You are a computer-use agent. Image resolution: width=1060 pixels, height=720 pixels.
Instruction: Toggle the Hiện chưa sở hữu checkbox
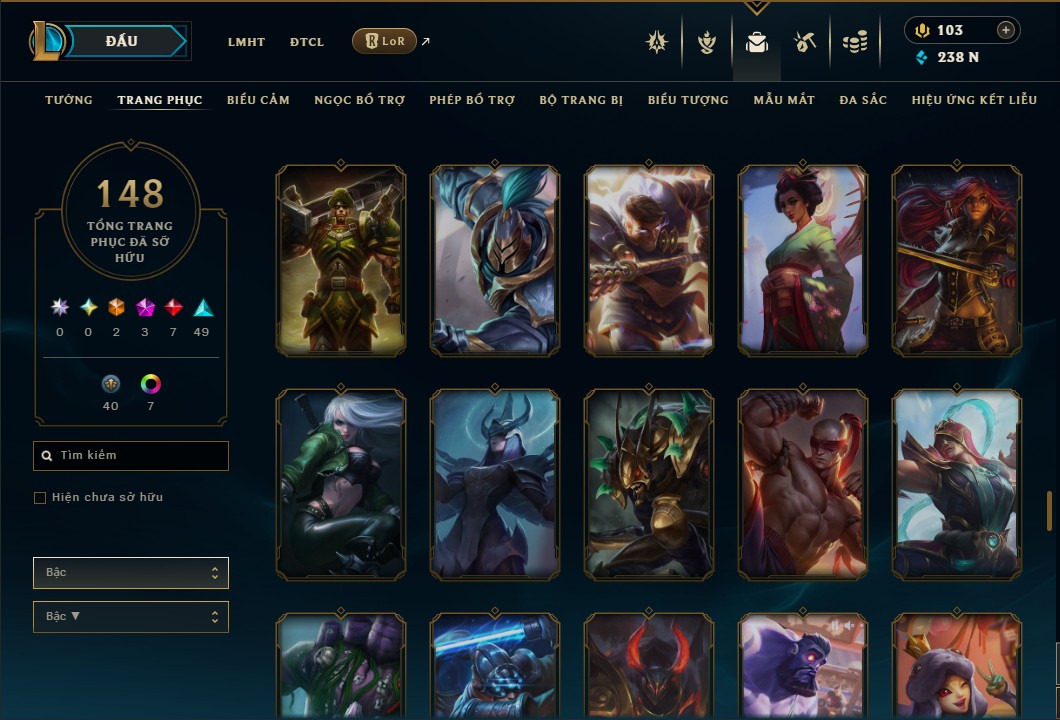click(40, 498)
